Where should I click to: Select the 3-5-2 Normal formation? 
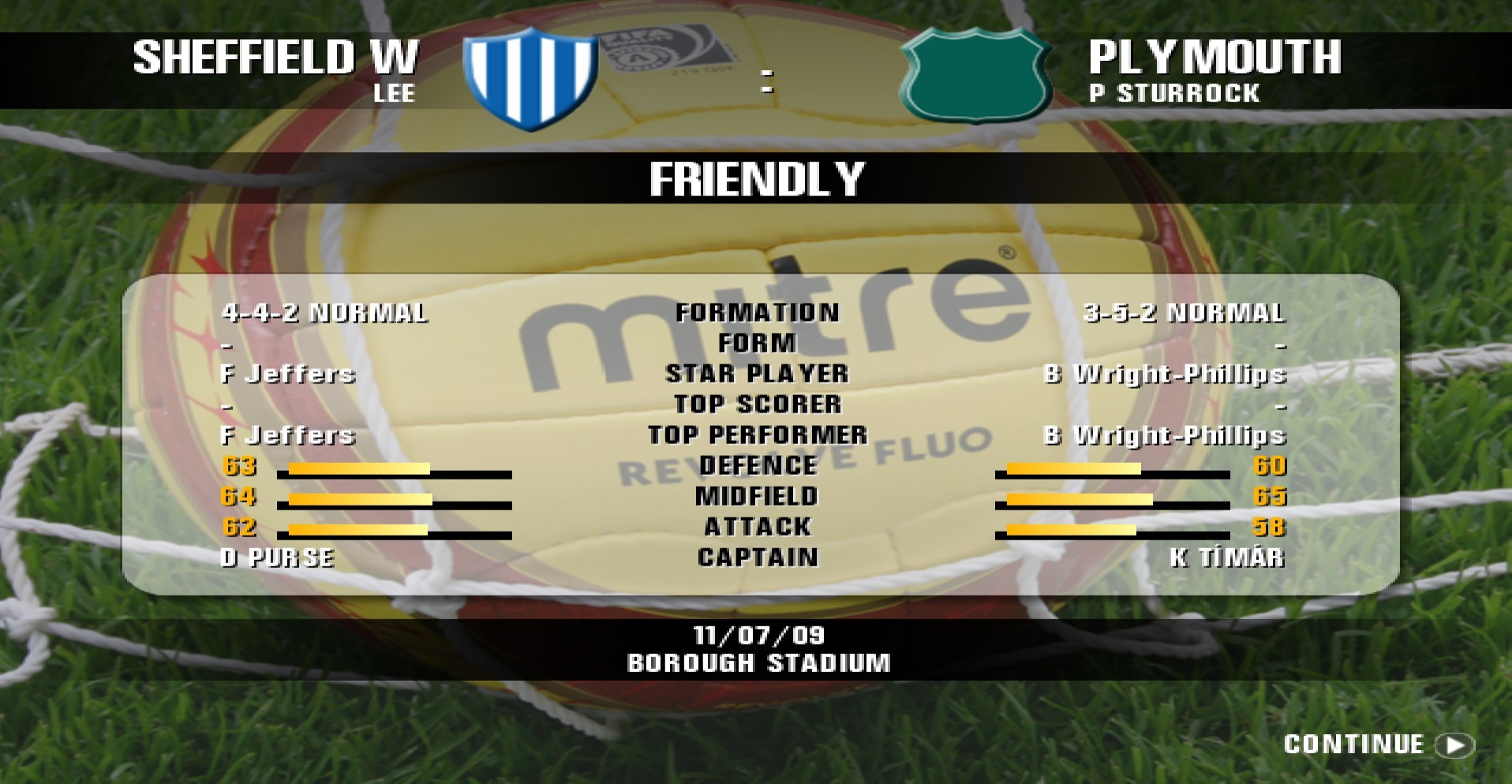coord(1186,312)
